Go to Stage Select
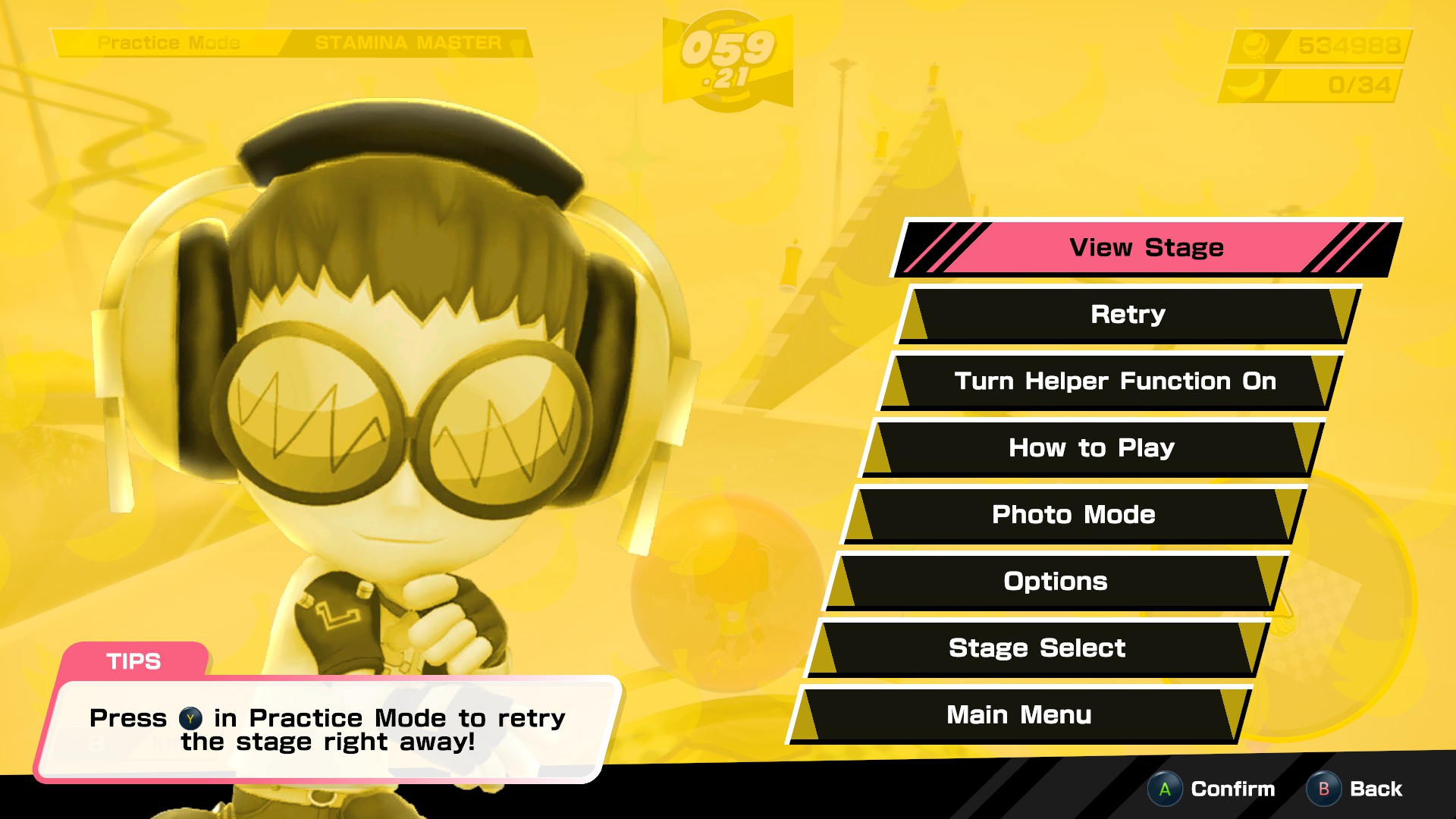Viewport: 1456px width, 819px height. pos(1037,648)
